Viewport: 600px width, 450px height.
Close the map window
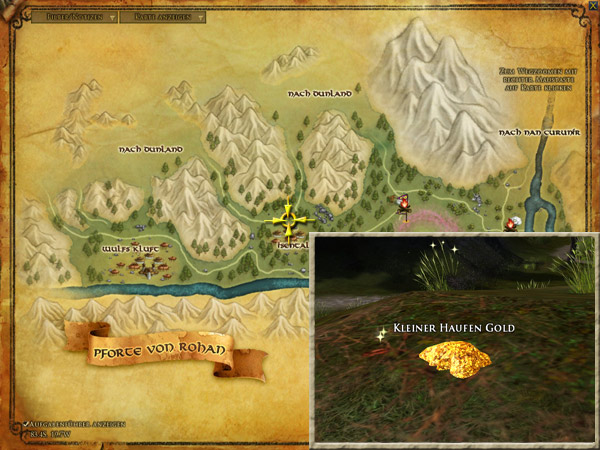592,6
